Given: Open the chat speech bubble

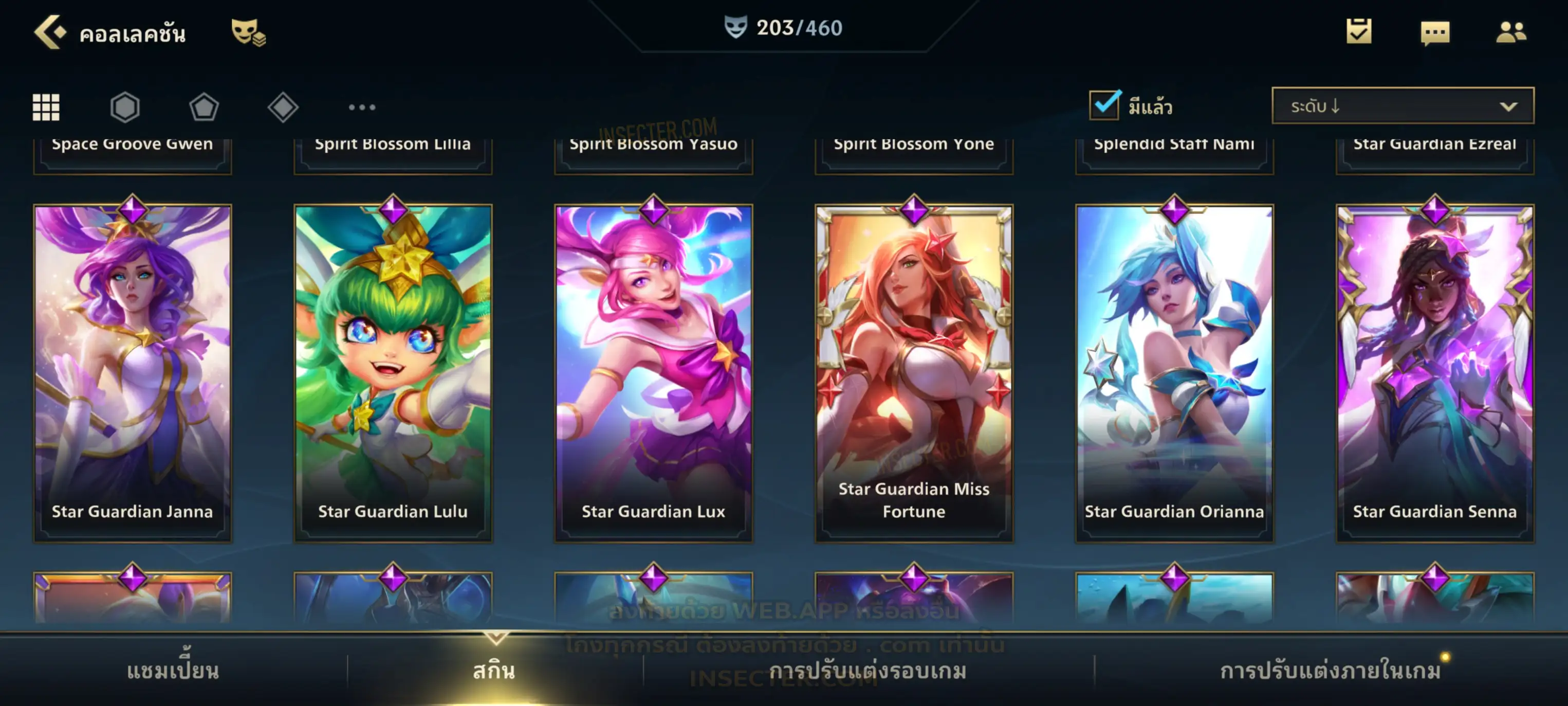Looking at the screenshot, I should coord(1435,33).
